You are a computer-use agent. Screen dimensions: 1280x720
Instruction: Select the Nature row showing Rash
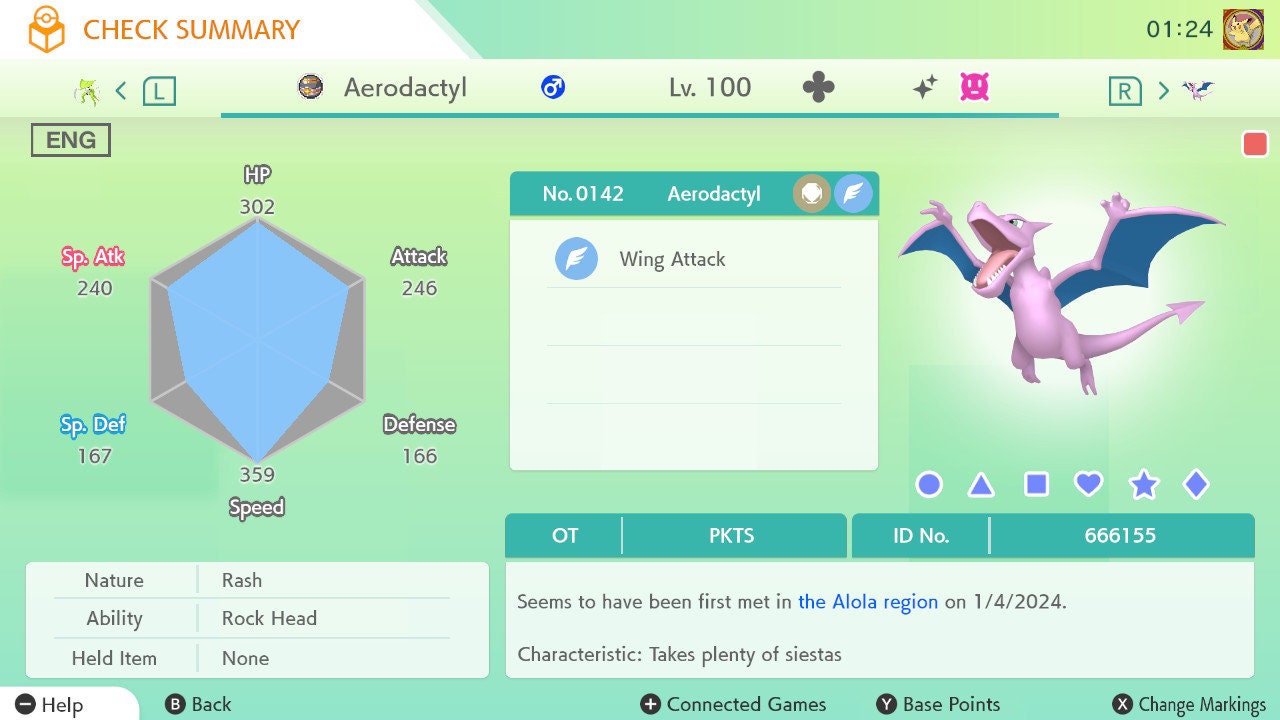pyautogui.click(x=256, y=580)
